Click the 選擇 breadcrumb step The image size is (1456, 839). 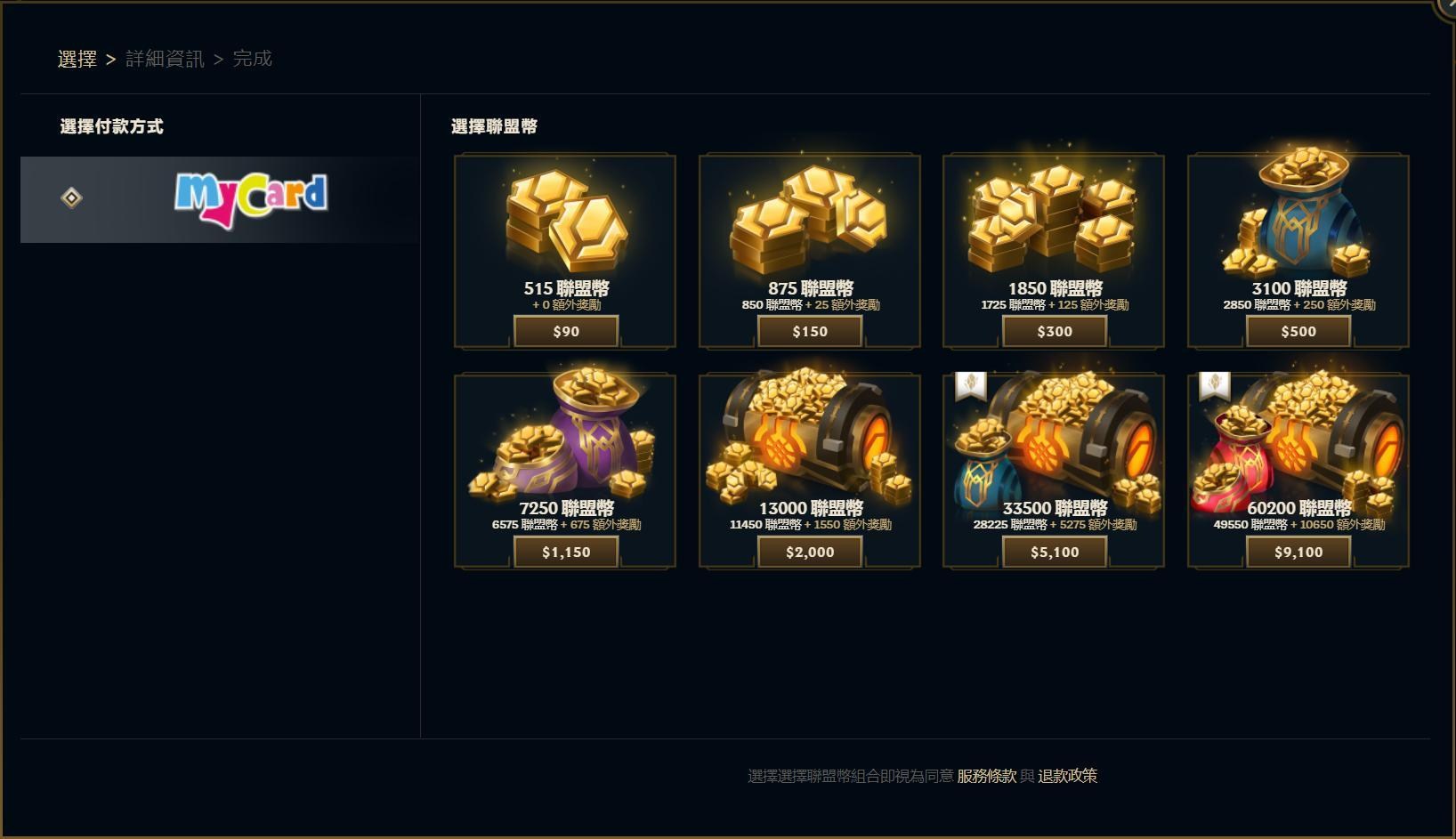click(x=77, y=58)
